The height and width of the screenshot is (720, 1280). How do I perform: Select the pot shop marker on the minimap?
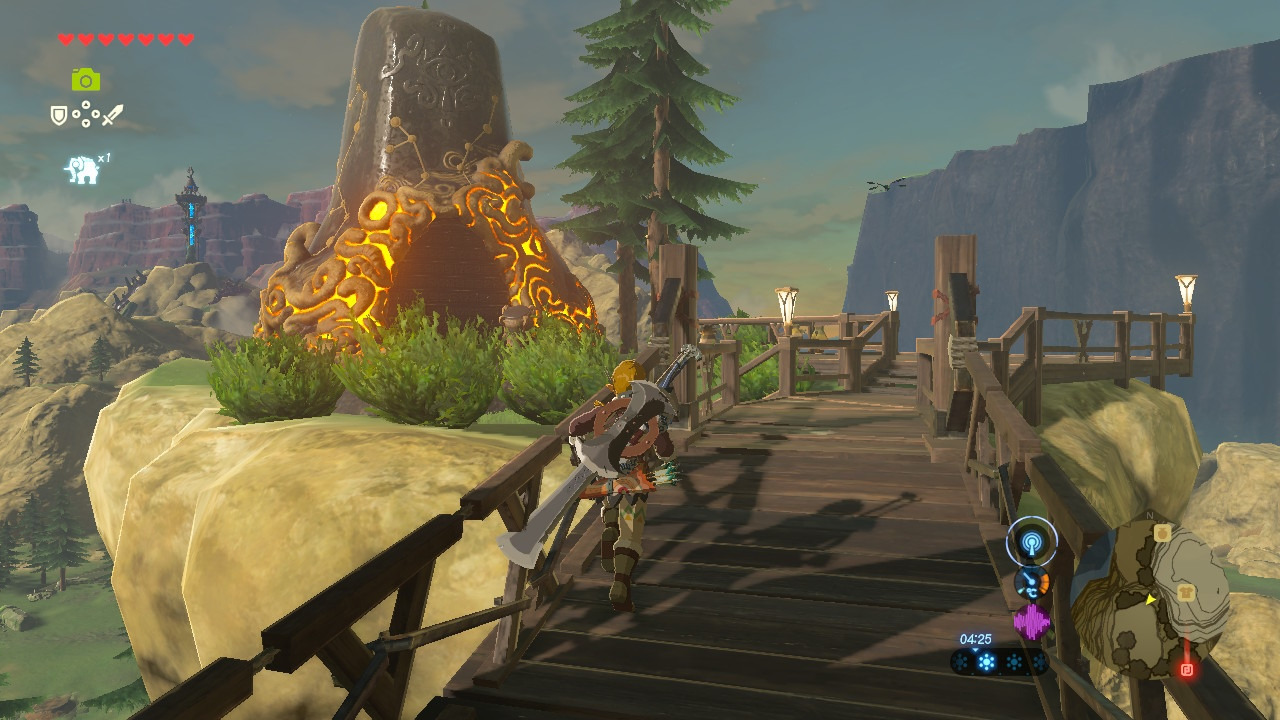pos(1161,534)
